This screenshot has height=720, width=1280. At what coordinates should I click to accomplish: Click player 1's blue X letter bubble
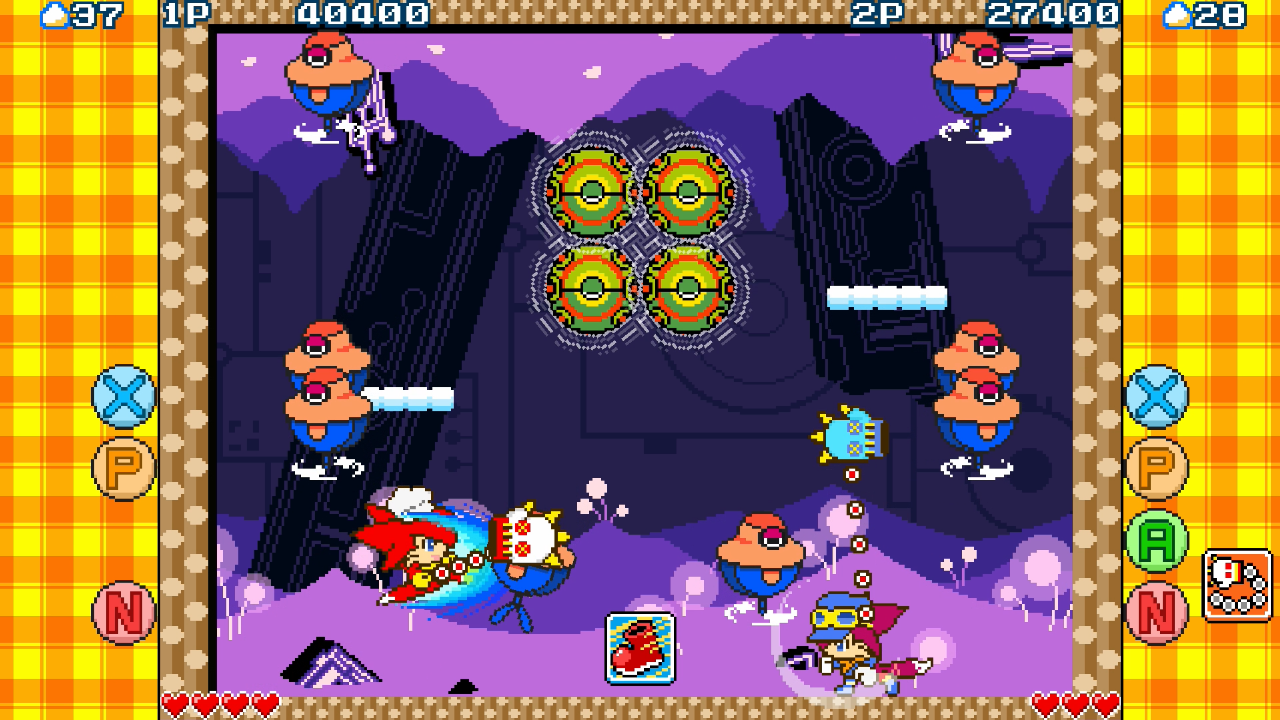point(124,396)
